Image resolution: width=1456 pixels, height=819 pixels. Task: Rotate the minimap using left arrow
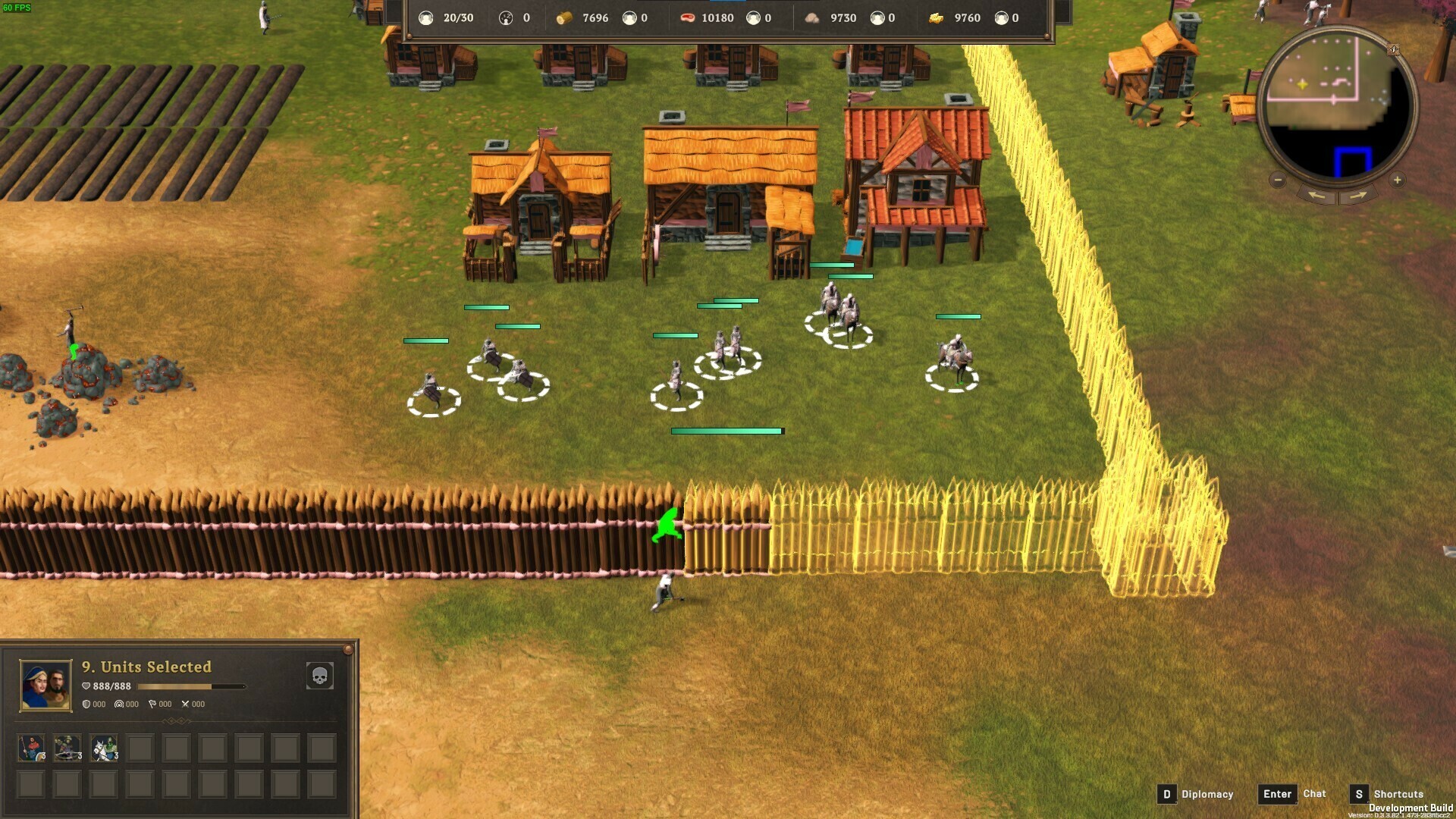click(1316, 196)
